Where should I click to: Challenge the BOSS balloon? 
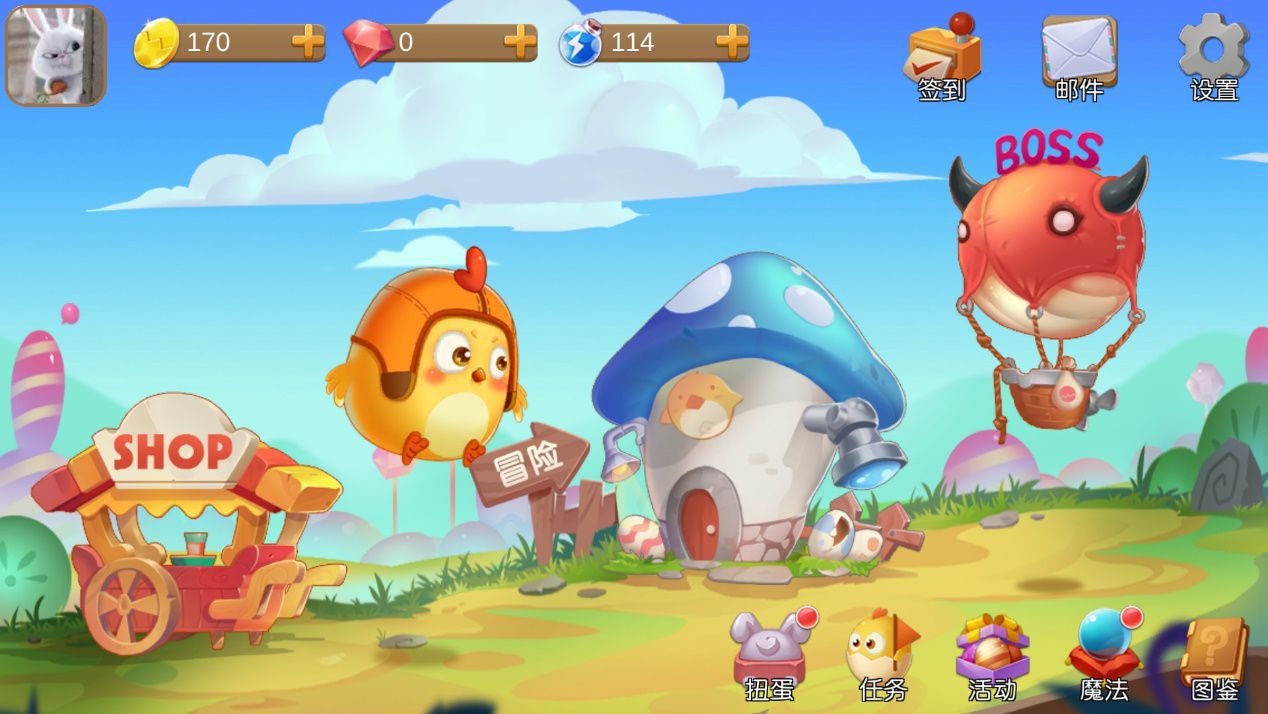pos(1048,270)
